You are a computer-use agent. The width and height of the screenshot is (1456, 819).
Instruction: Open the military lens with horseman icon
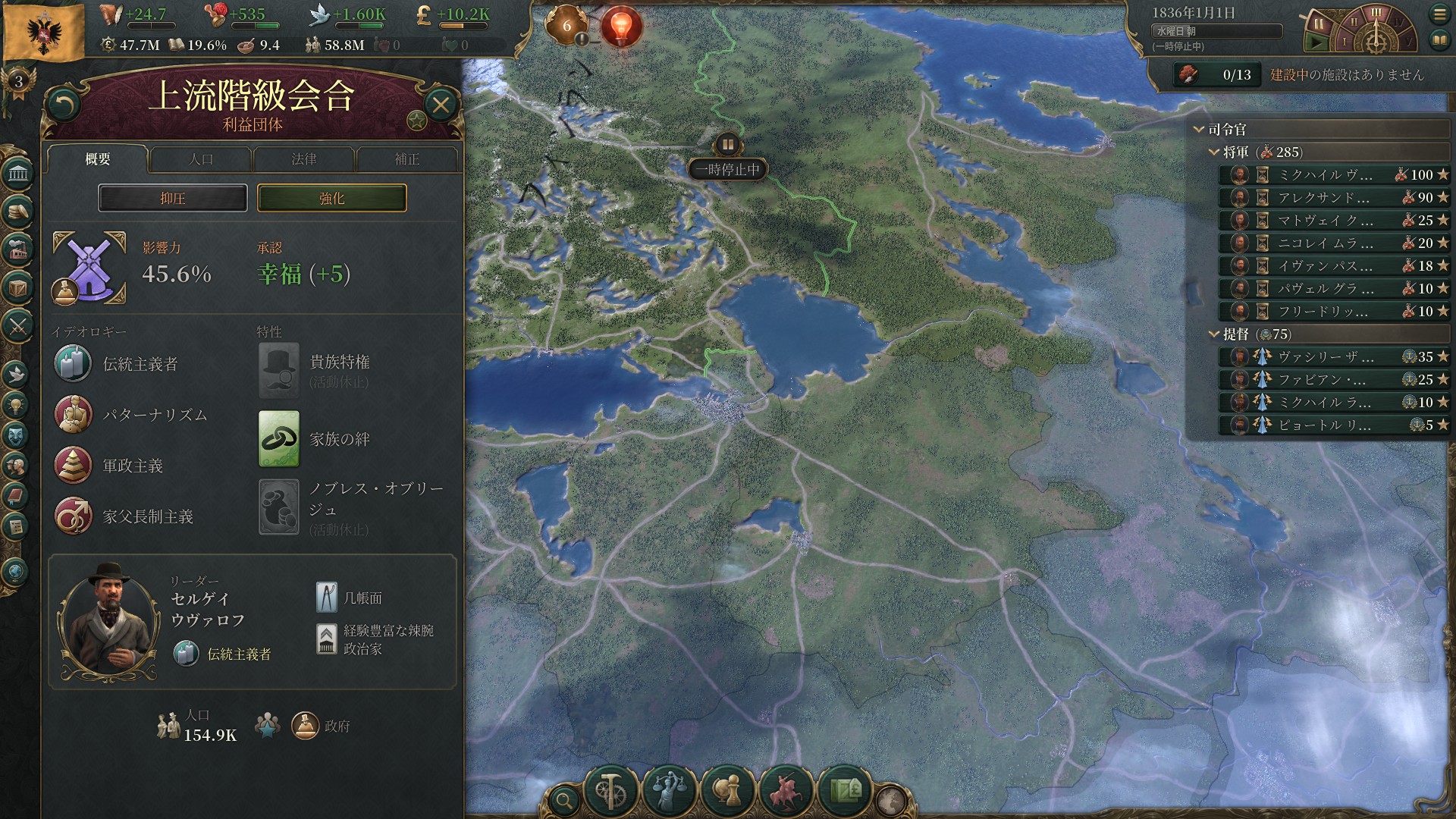(786, 791)
